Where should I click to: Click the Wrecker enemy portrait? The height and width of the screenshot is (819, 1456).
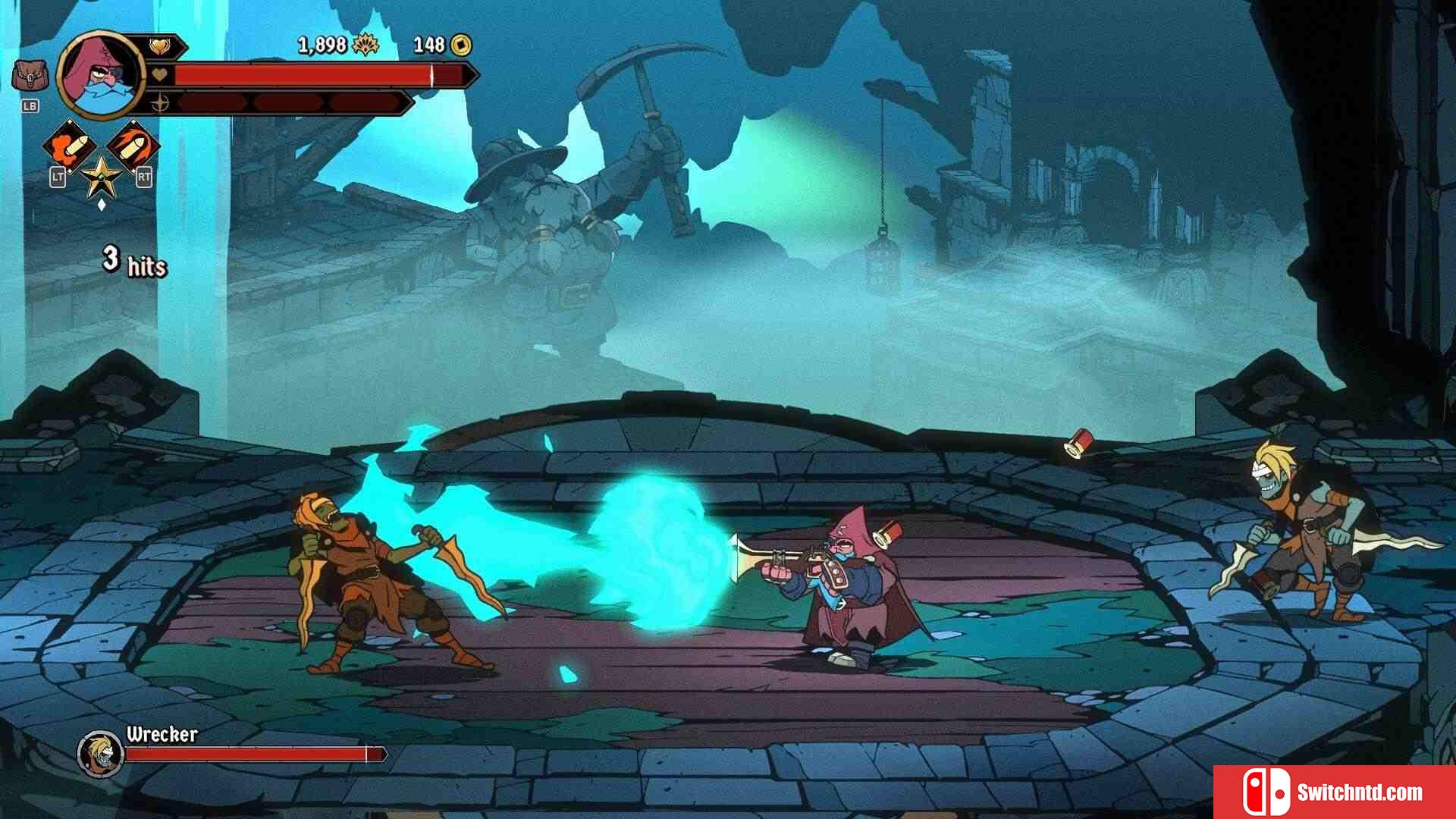coord(101,753)
